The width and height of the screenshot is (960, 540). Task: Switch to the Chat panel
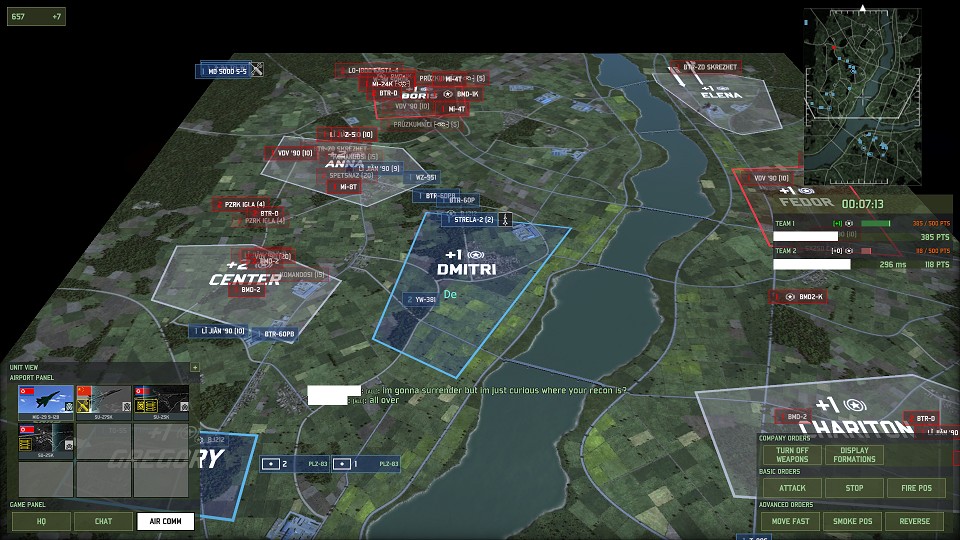click(x=104, y=521)
